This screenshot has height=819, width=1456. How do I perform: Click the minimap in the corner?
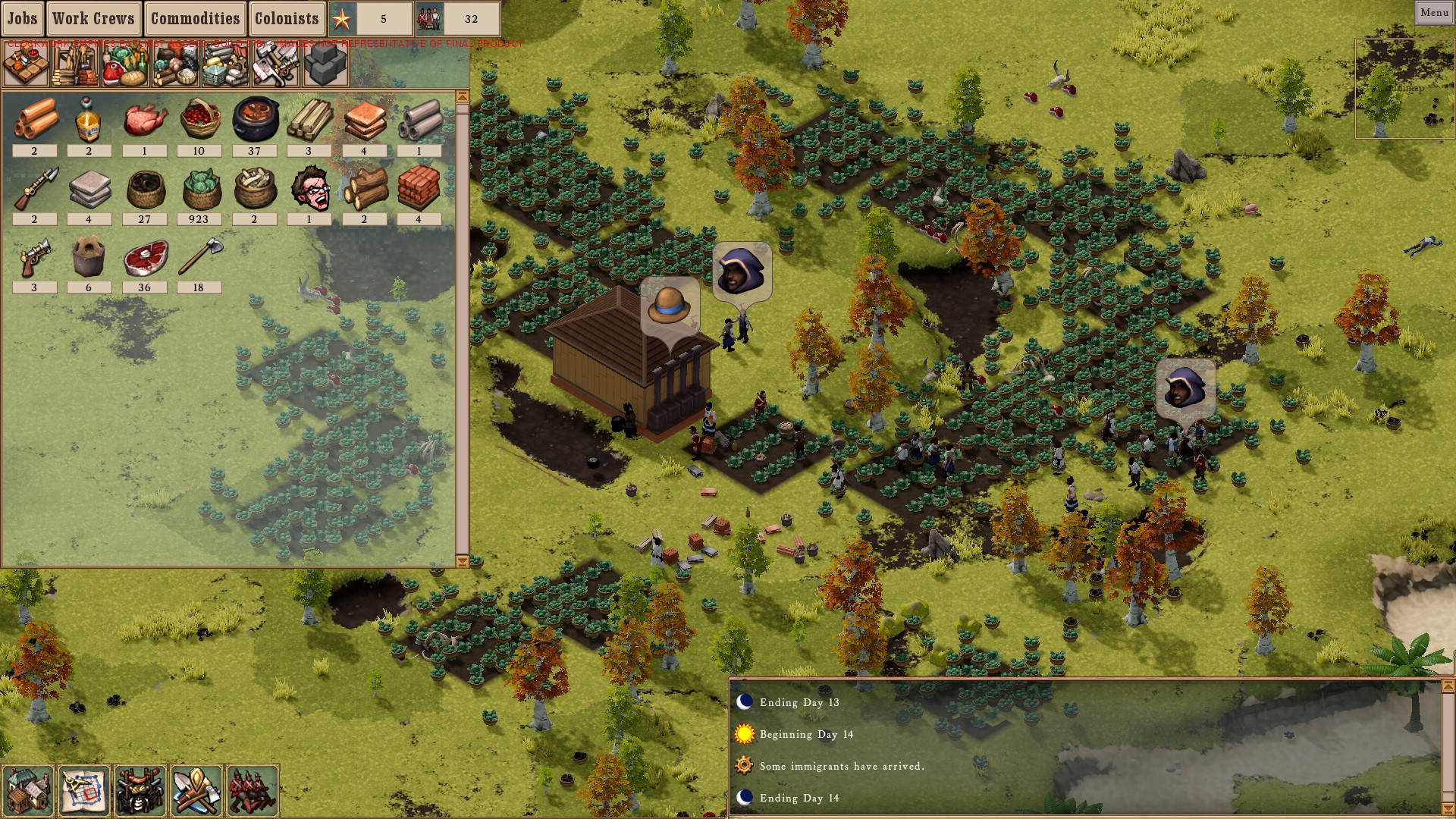coord(1404,88)
